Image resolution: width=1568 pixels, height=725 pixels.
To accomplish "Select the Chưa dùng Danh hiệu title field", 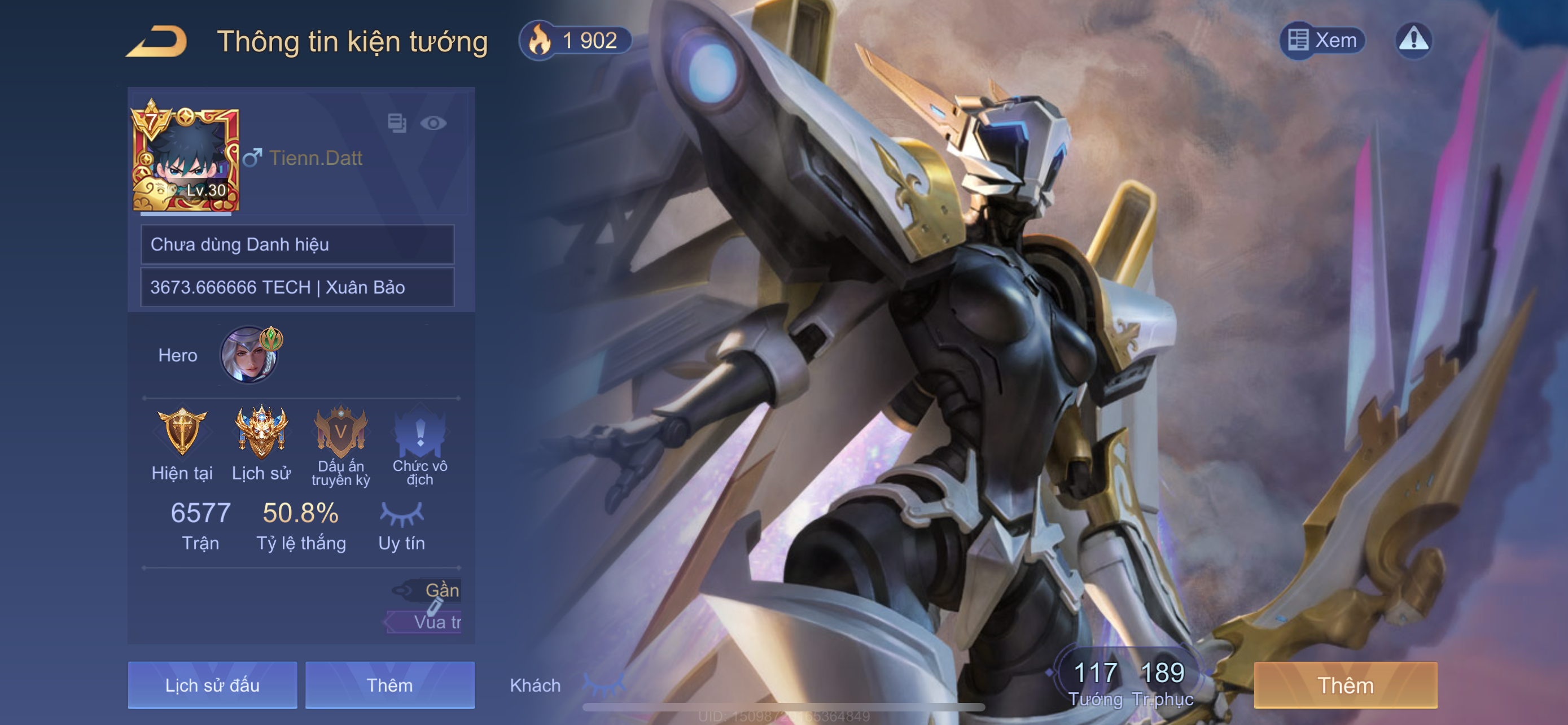I will (297, 244).
